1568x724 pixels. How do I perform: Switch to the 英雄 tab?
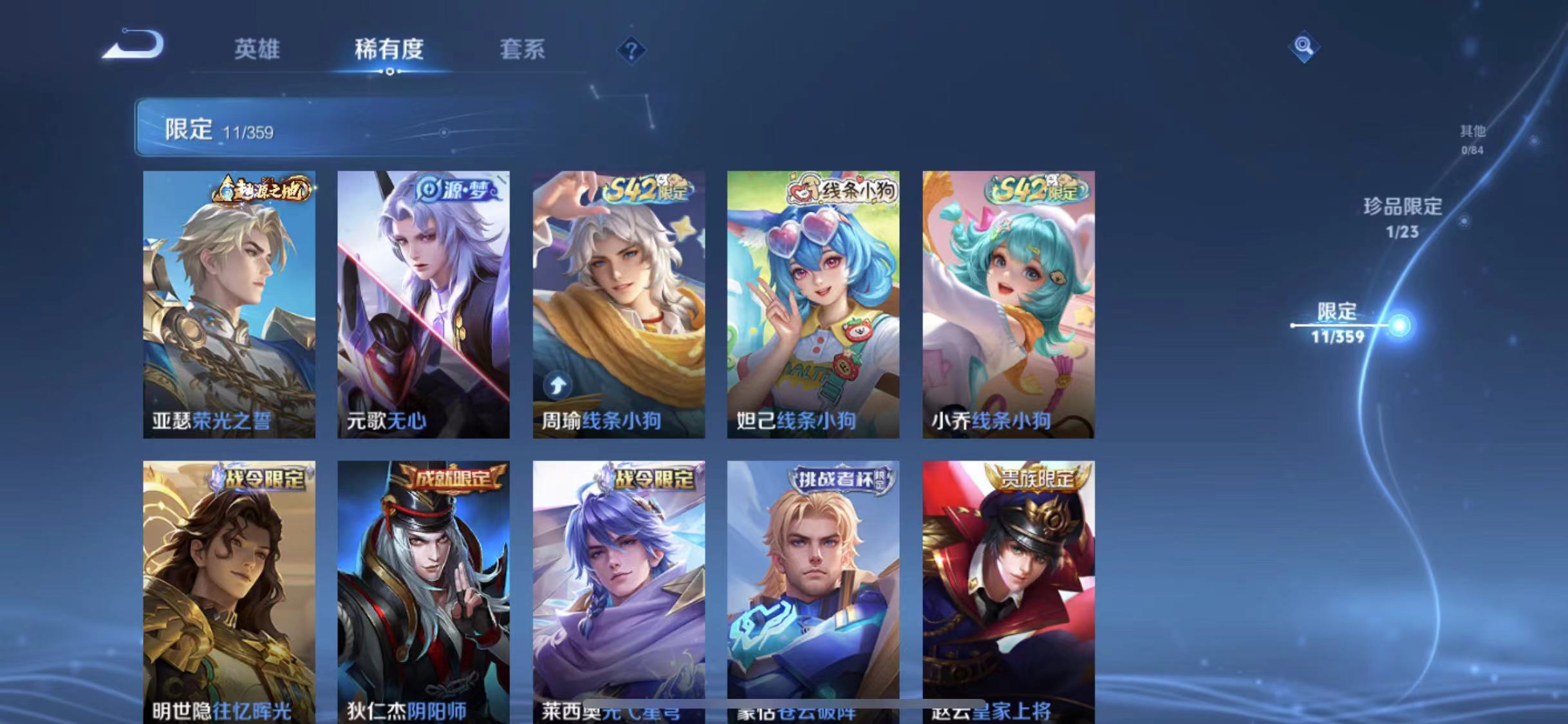(x=258, y=50)
